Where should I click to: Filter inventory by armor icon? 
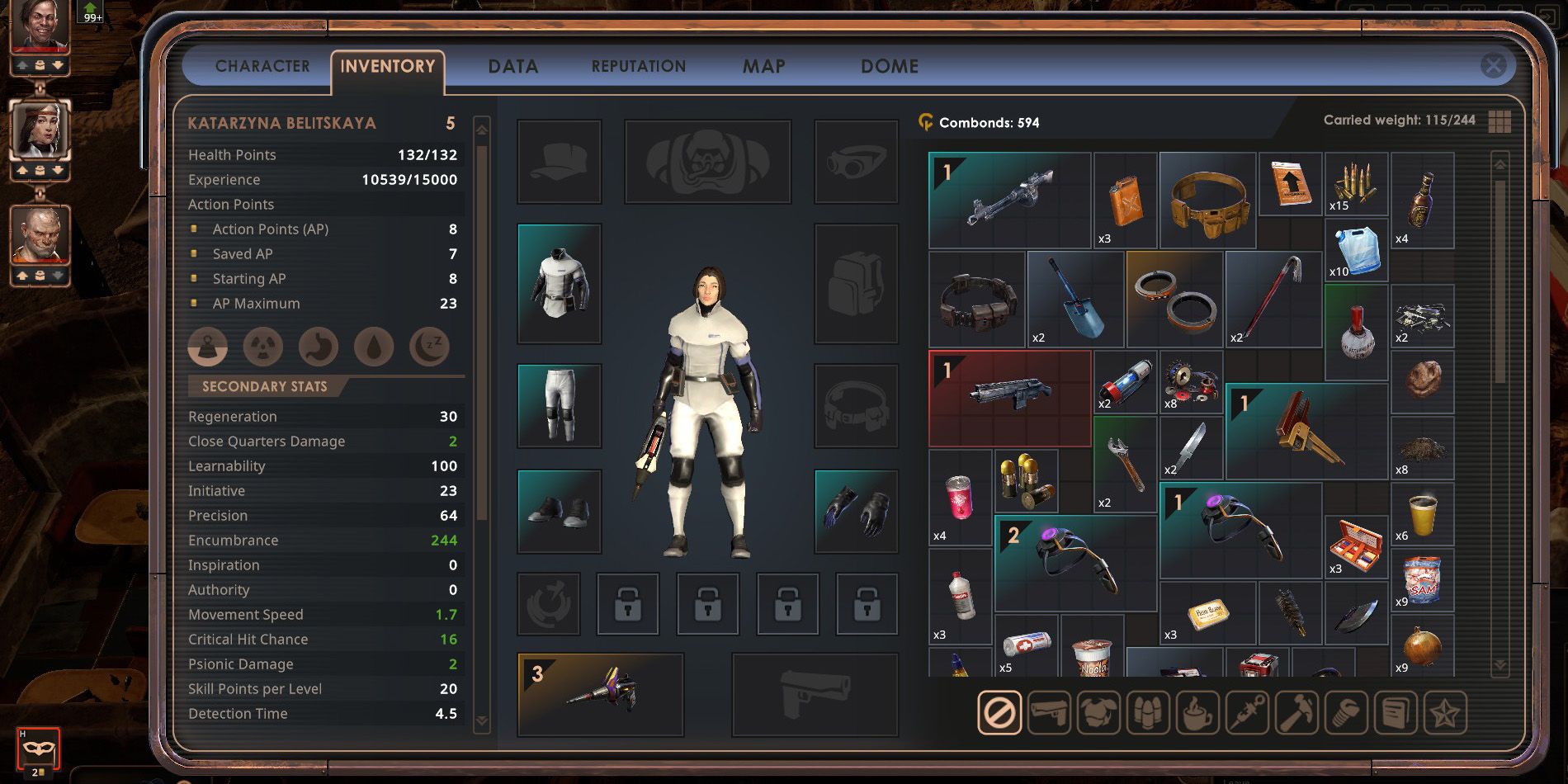(x=1098, y=712)
